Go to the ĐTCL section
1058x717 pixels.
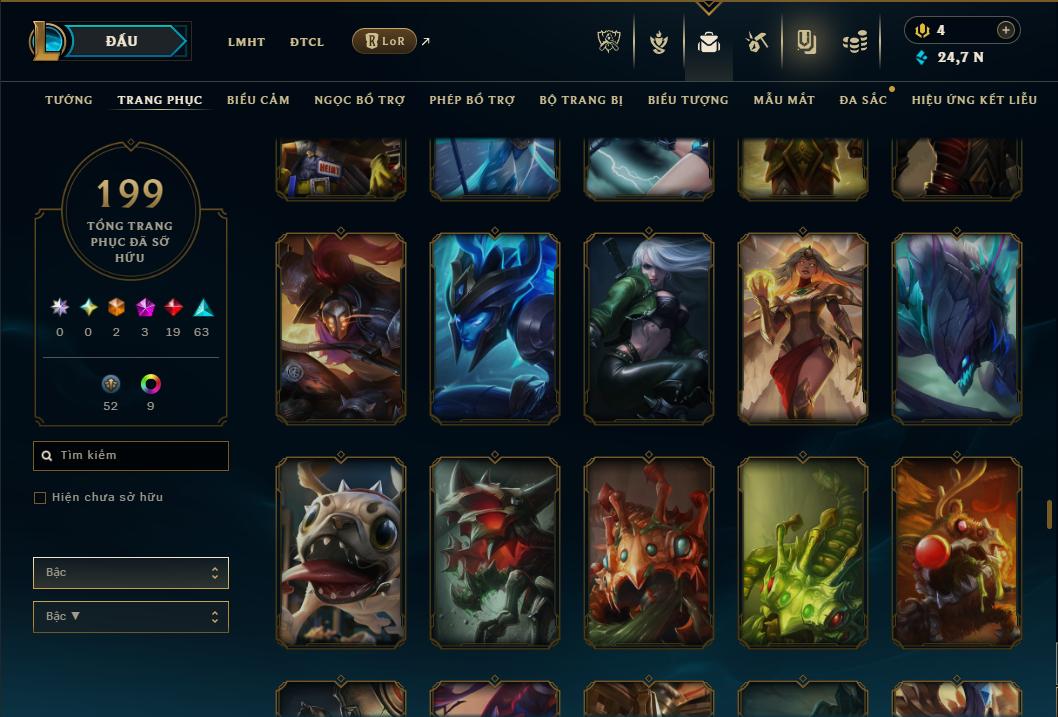307,42
